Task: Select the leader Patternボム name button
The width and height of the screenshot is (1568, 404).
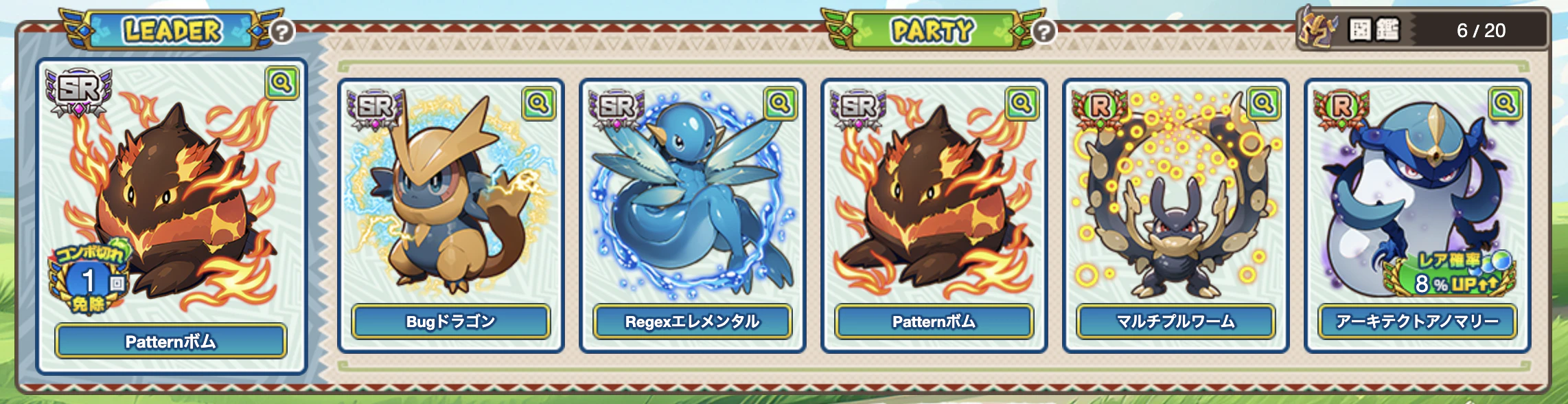Action: pyautogui.click(x=171, y=341)
